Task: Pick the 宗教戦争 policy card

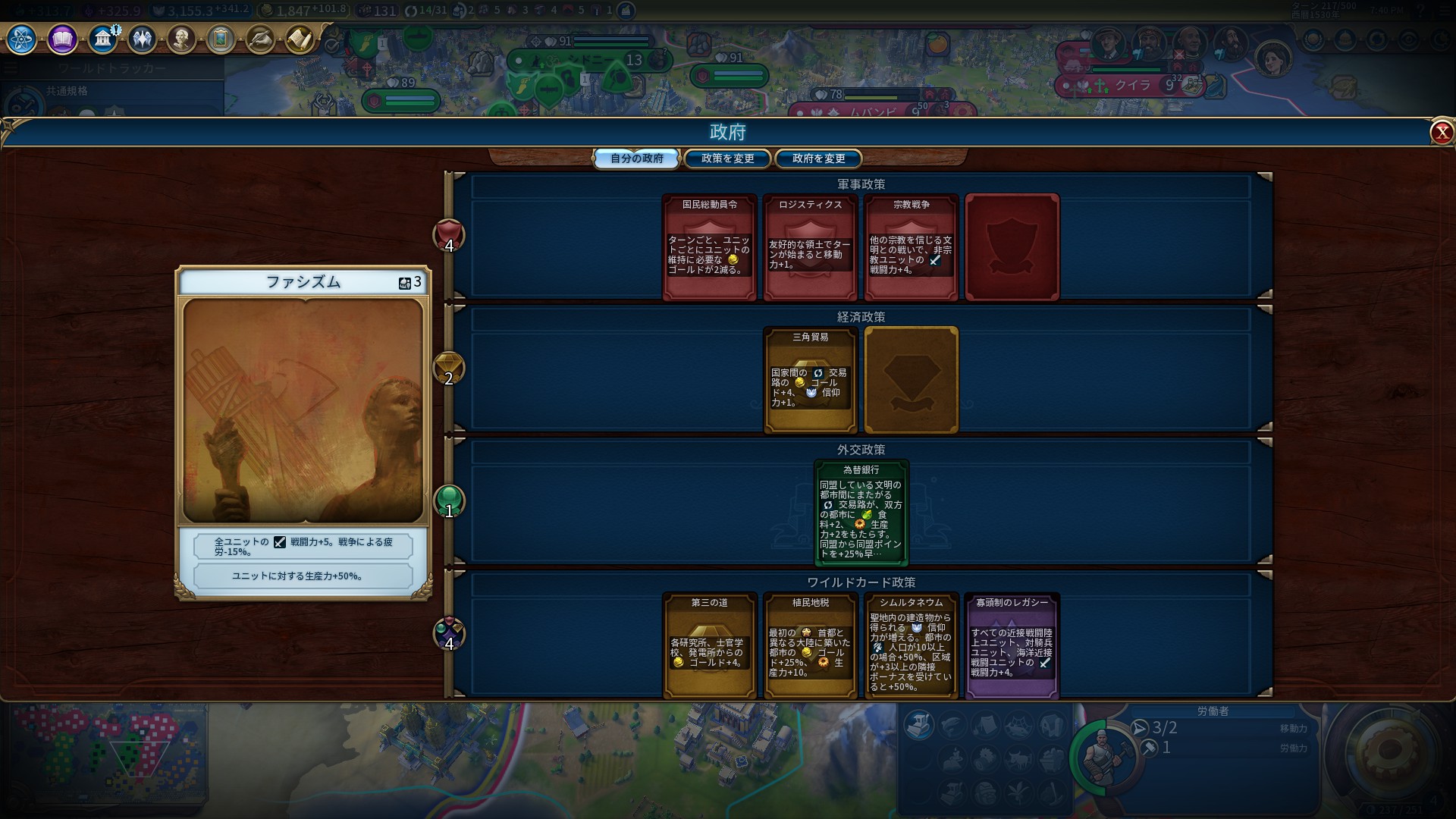Action: pyautogui.click(x=911, y=247)
